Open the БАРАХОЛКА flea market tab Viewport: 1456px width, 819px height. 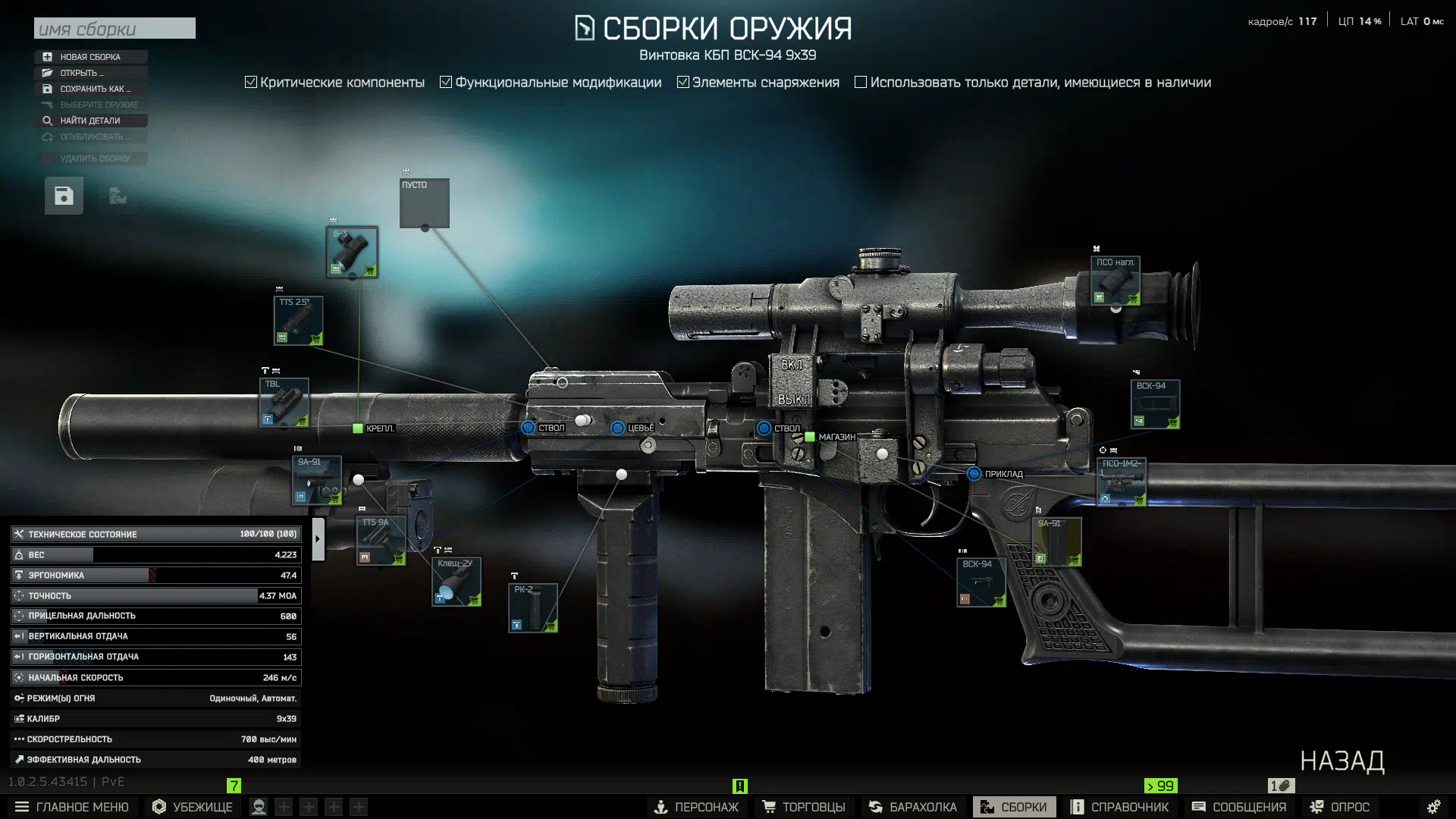tap(913, 807)
